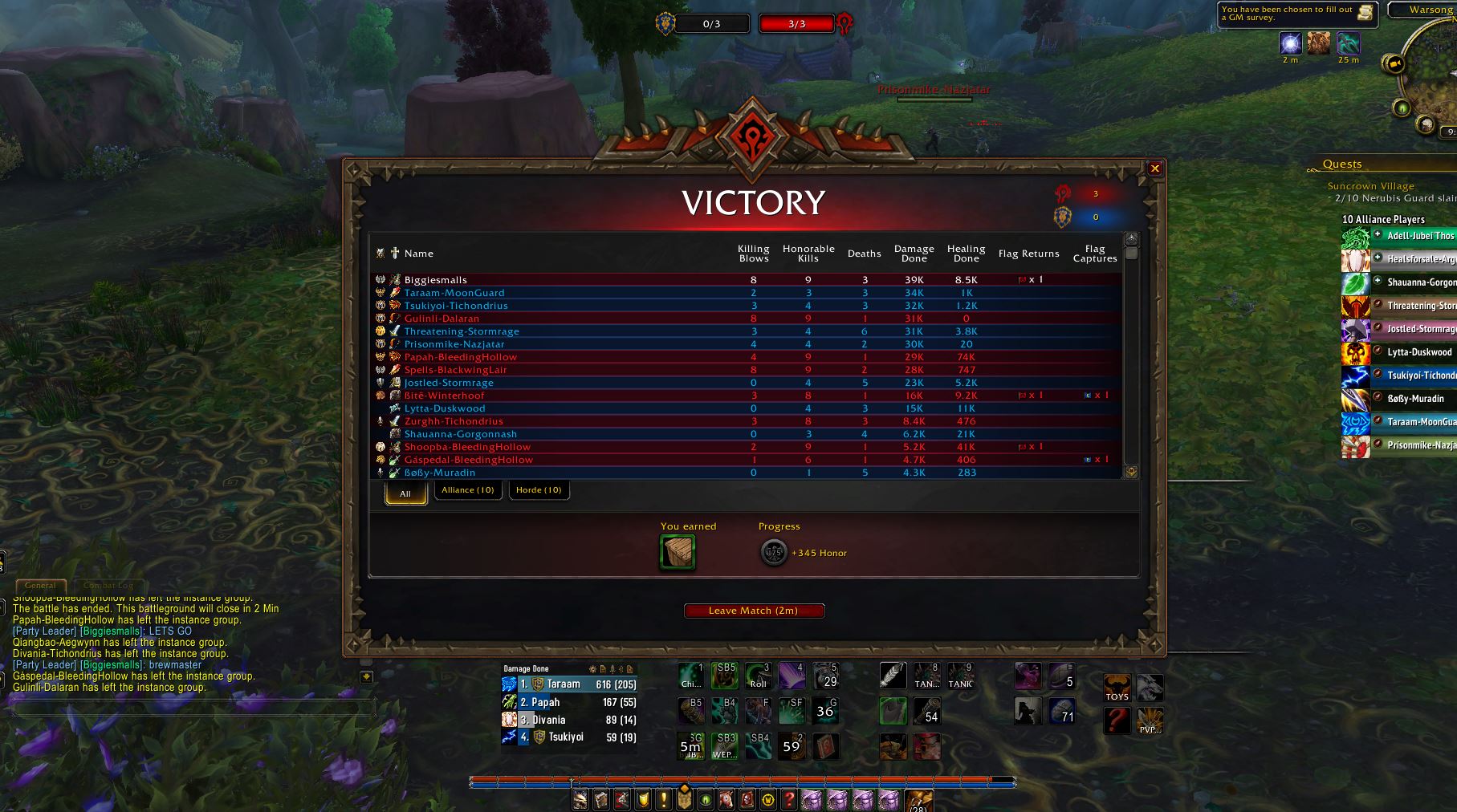Close the Victory scoreboard window
The image size is (1457, 812).
(1154, 168)
